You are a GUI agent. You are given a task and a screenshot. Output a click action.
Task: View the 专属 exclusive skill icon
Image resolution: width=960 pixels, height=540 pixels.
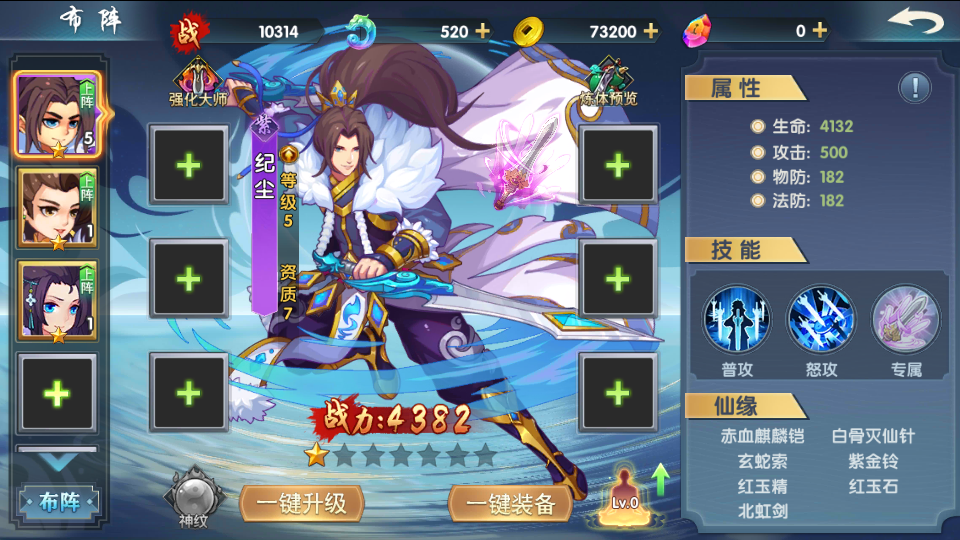[906, 320]
